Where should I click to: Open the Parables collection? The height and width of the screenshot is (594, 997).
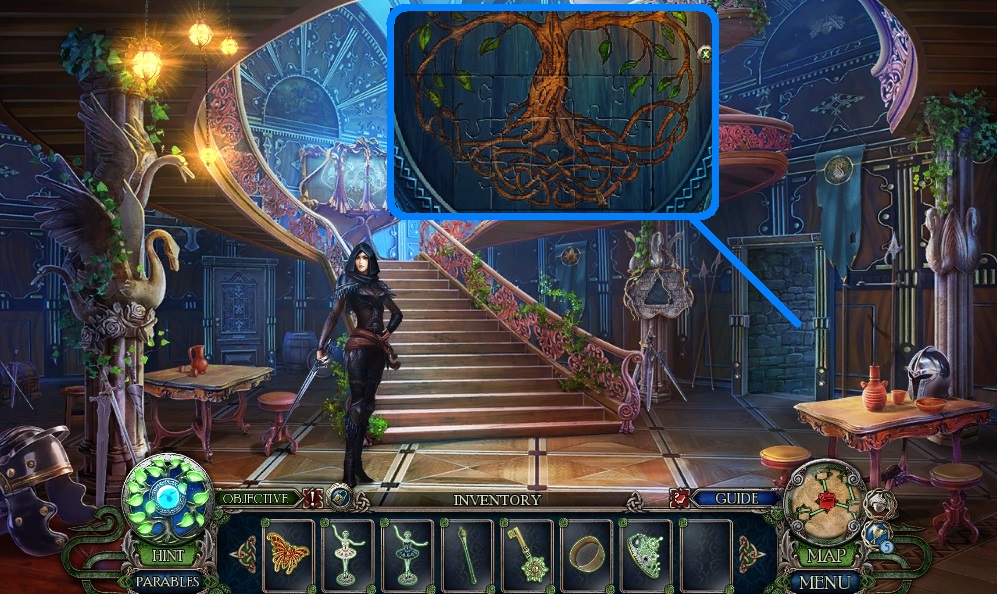[x=165, y=580]
